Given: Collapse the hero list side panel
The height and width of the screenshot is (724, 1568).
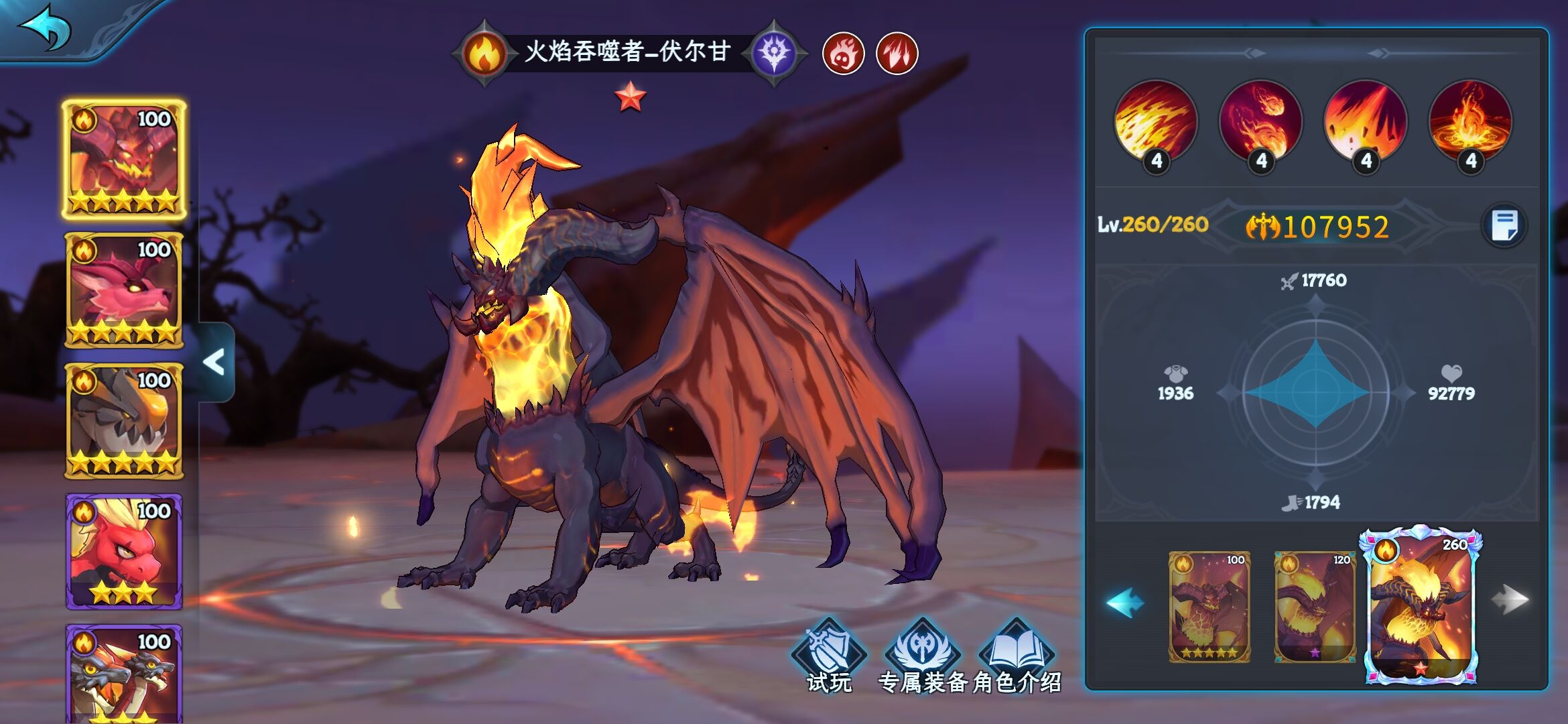Looking at the screenshot, I should coord(215,363).
